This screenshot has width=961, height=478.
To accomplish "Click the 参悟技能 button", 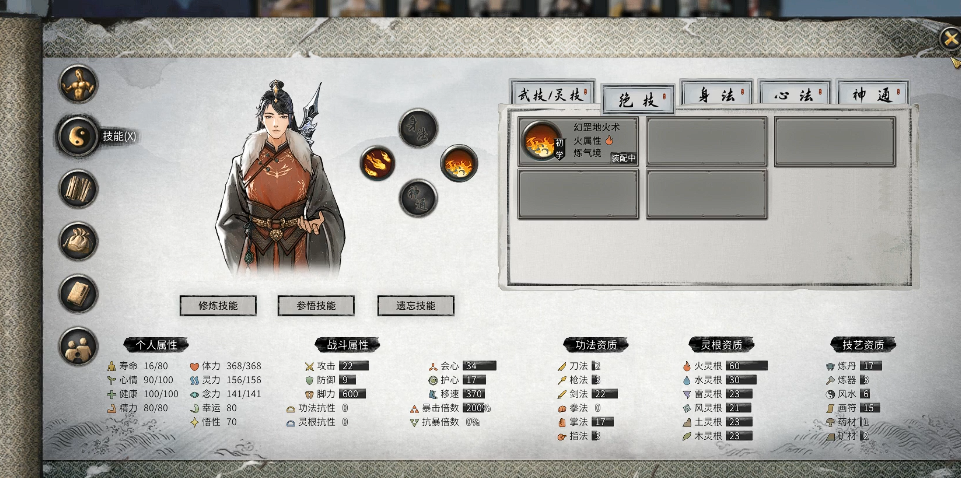I will pyautogui.click(x=316, y=305).
